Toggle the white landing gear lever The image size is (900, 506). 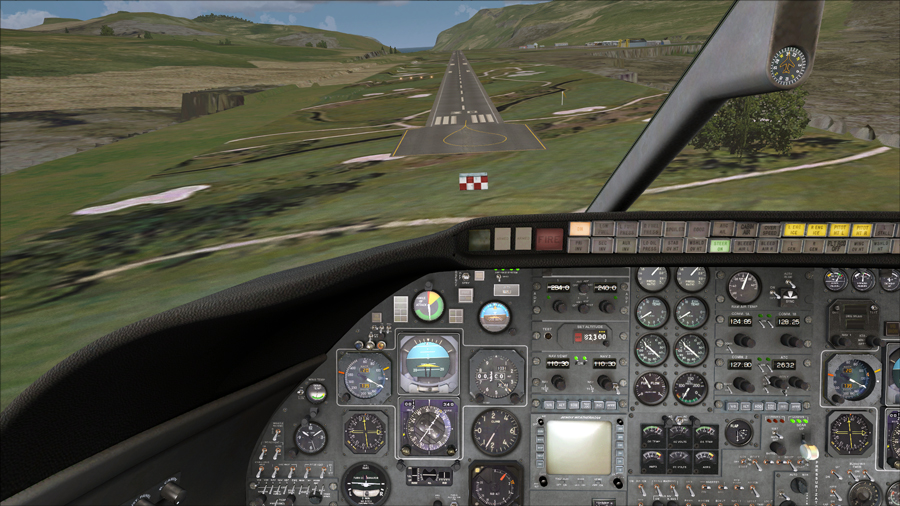coord(808,450)
